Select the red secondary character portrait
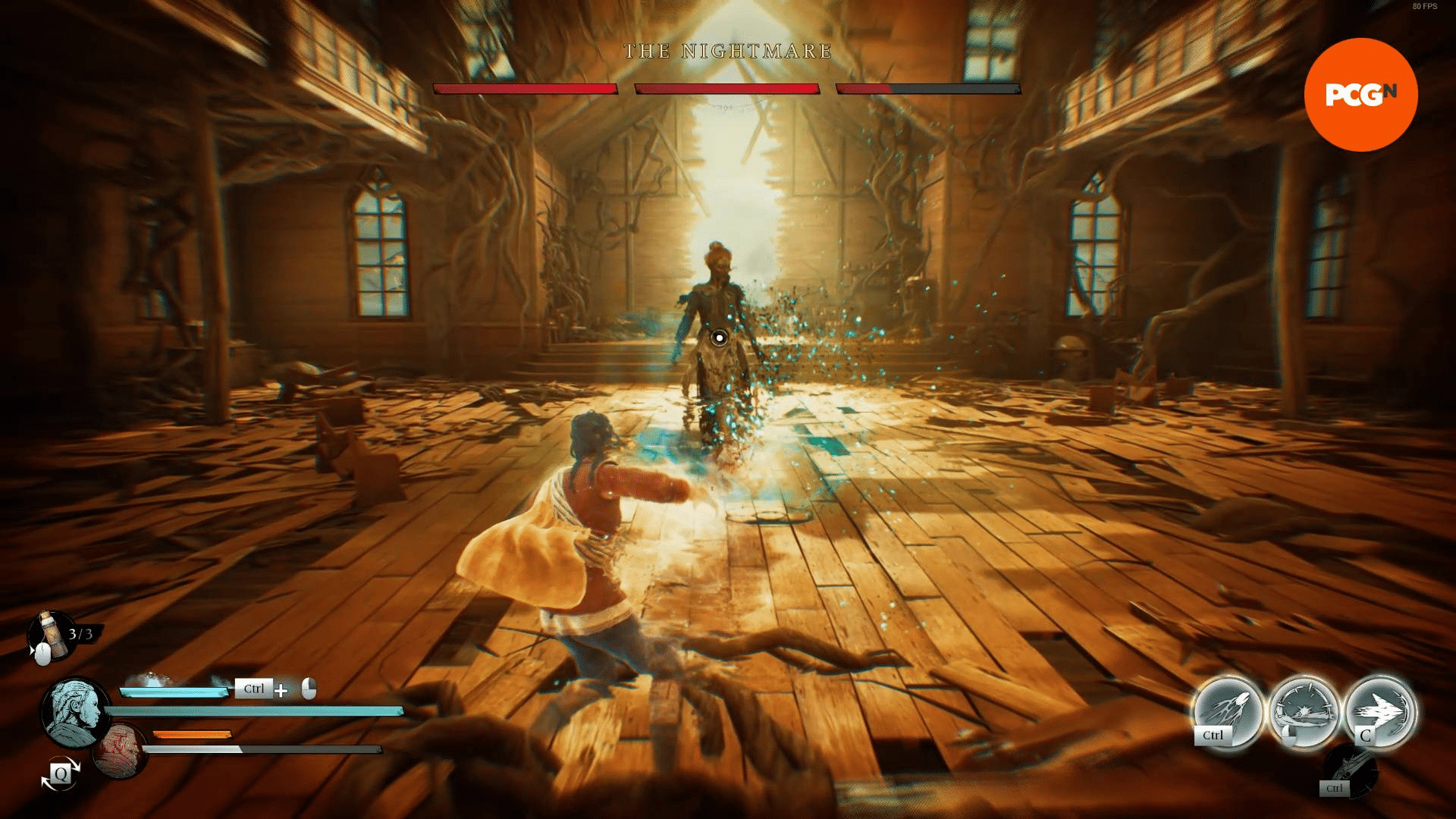1456x819 pixels. [x=121, y=751]
